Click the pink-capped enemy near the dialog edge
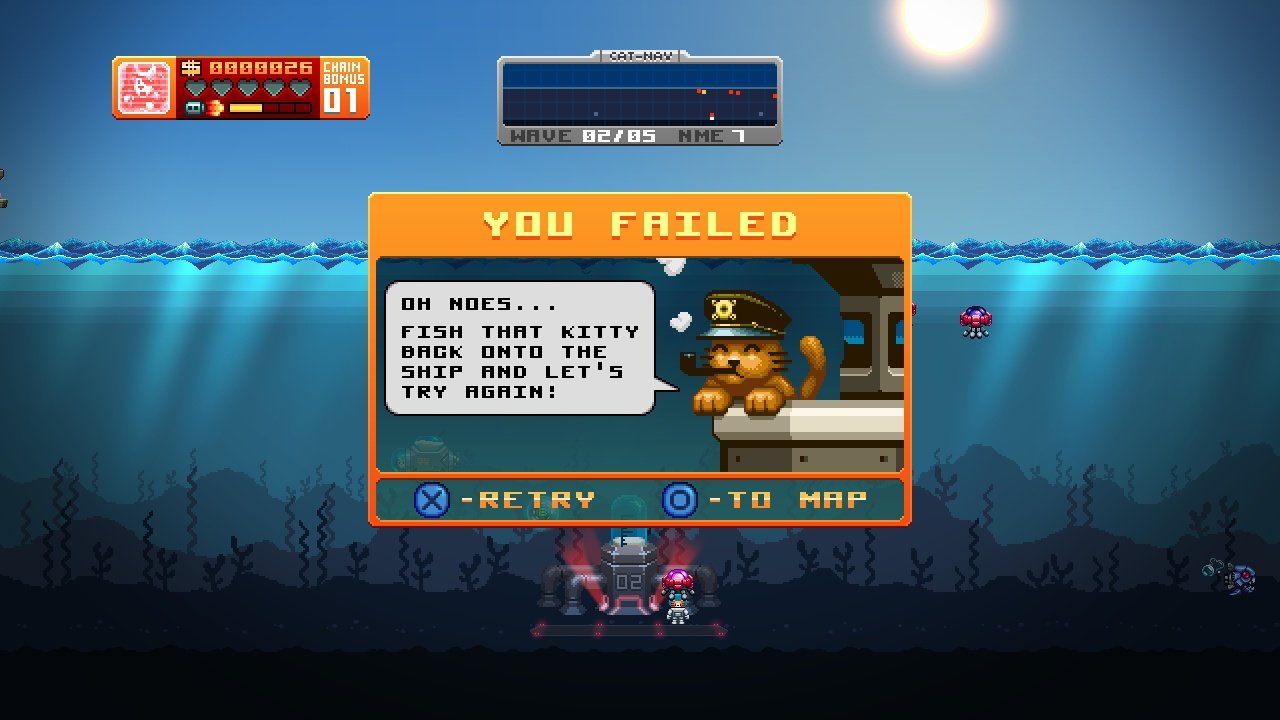This screenshot has height=720, width=1280. (x=913, y=310)
